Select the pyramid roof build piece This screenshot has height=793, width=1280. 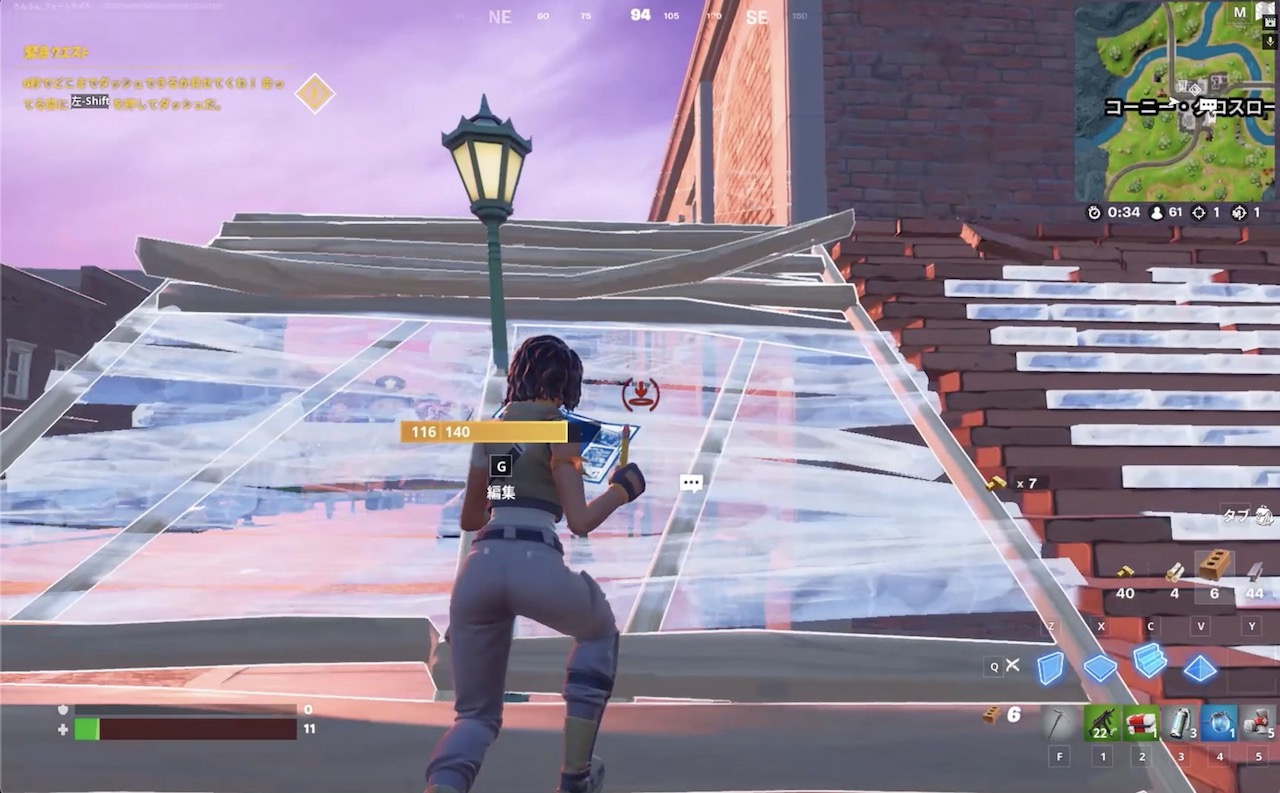pos(1198,668)
